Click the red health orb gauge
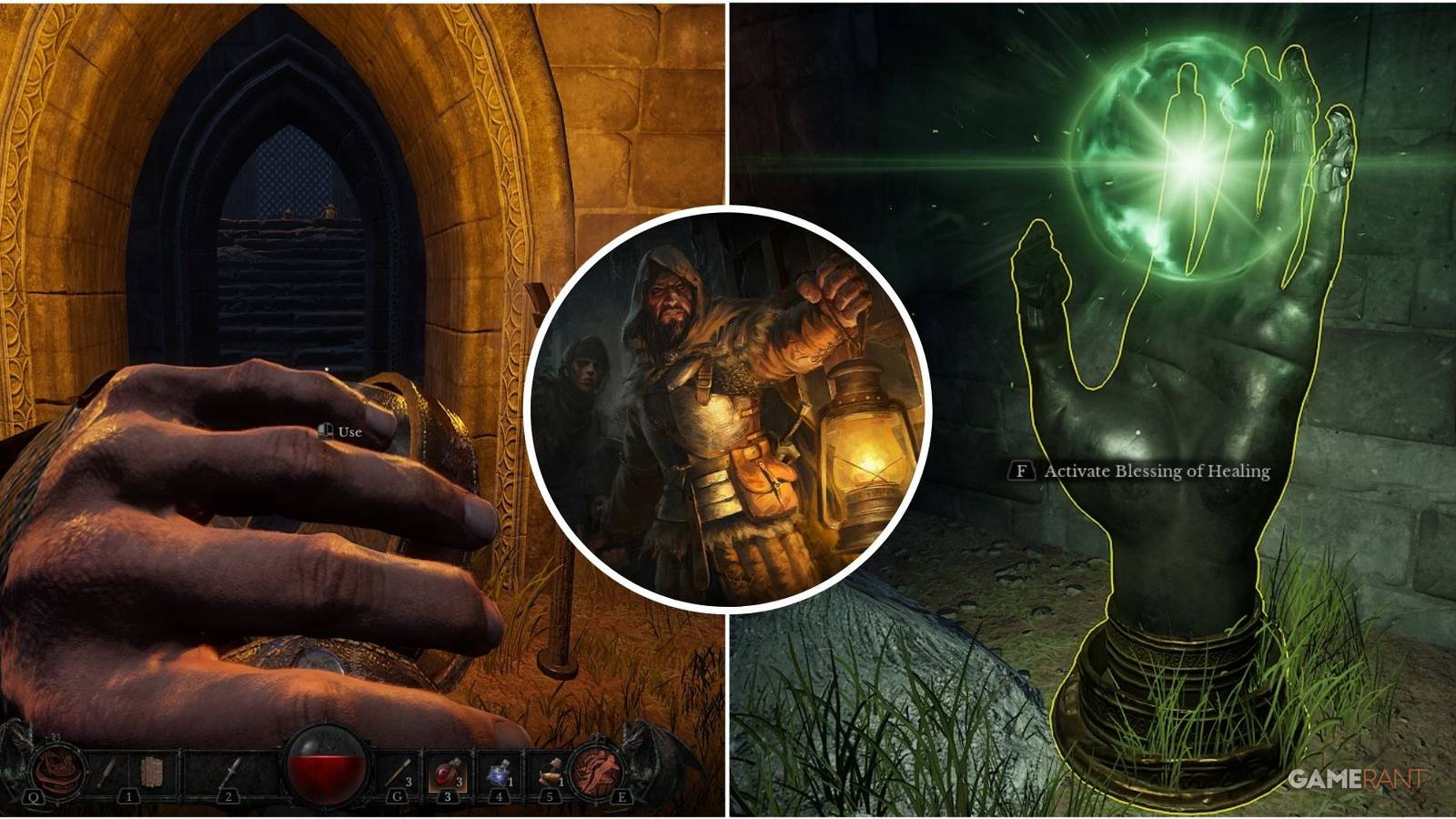This screenshot has height=819, width=1456. [x=325, y=769]
